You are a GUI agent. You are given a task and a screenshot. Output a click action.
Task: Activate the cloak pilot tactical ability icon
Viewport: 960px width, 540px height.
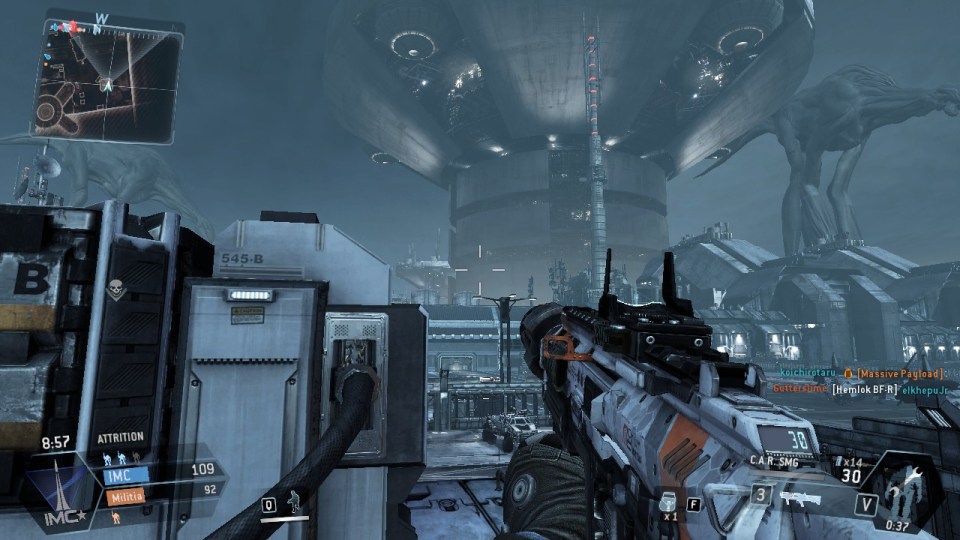[293, 503]
